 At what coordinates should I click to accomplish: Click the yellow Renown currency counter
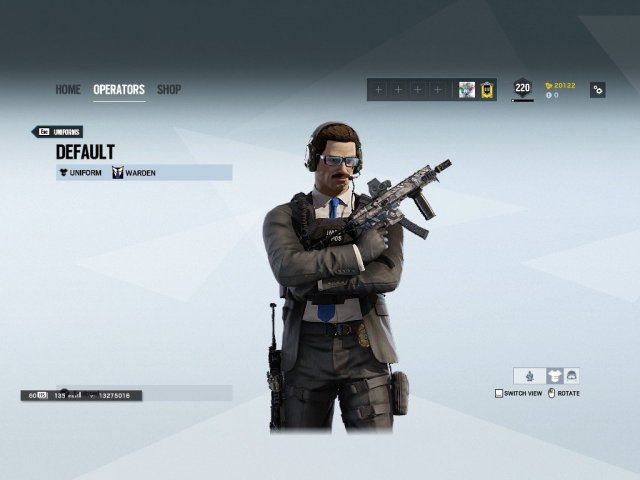click(x=560, y=85)
